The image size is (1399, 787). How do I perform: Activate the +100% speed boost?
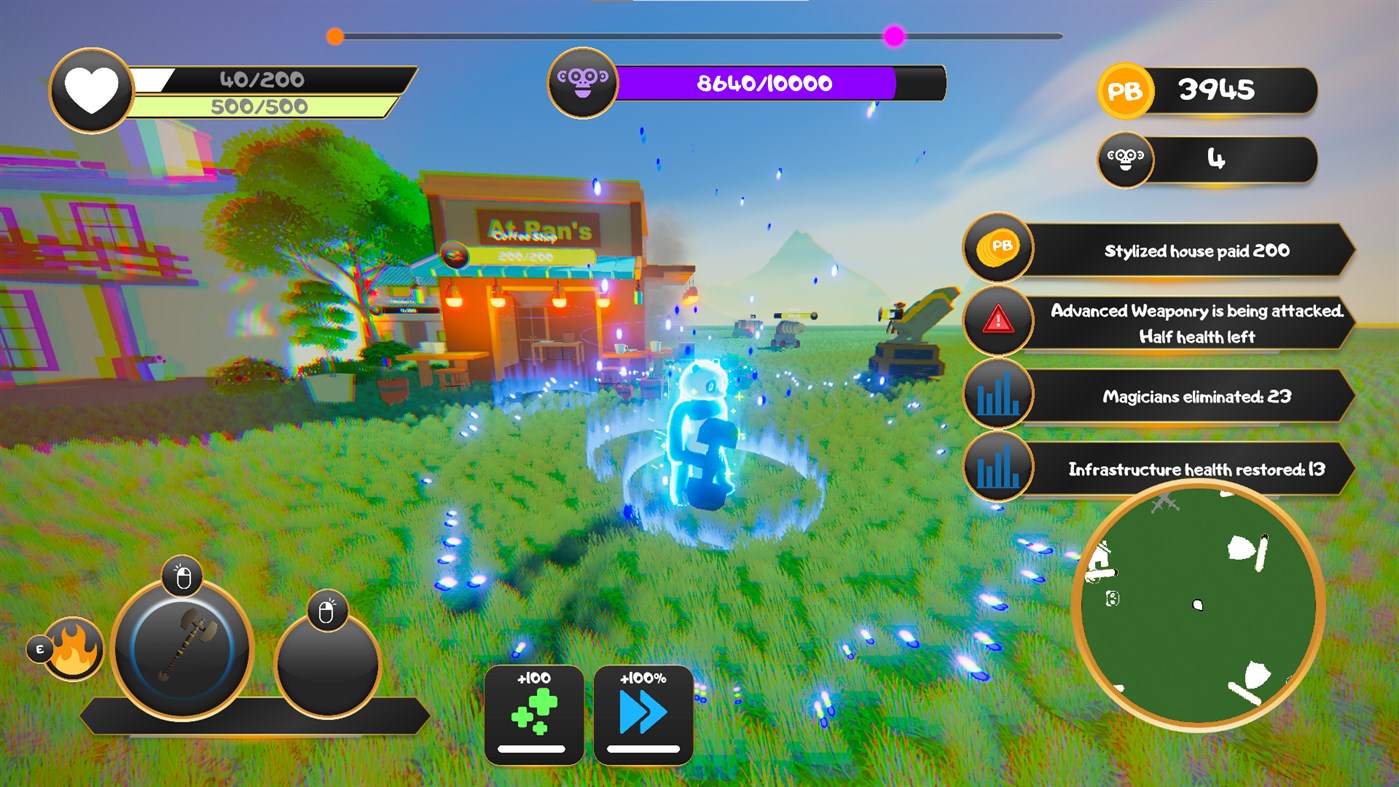(x=643, y=713)
